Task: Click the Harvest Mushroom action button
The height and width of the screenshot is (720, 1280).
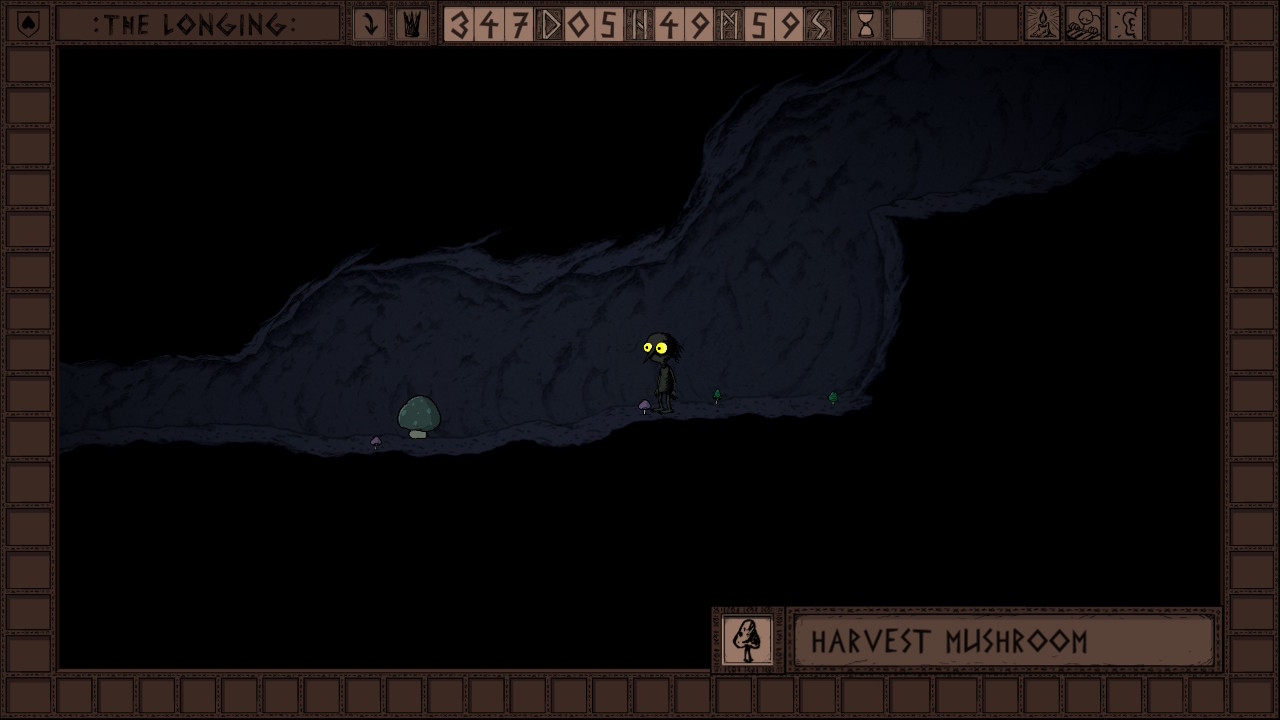Action: [x=1003, y=641]
